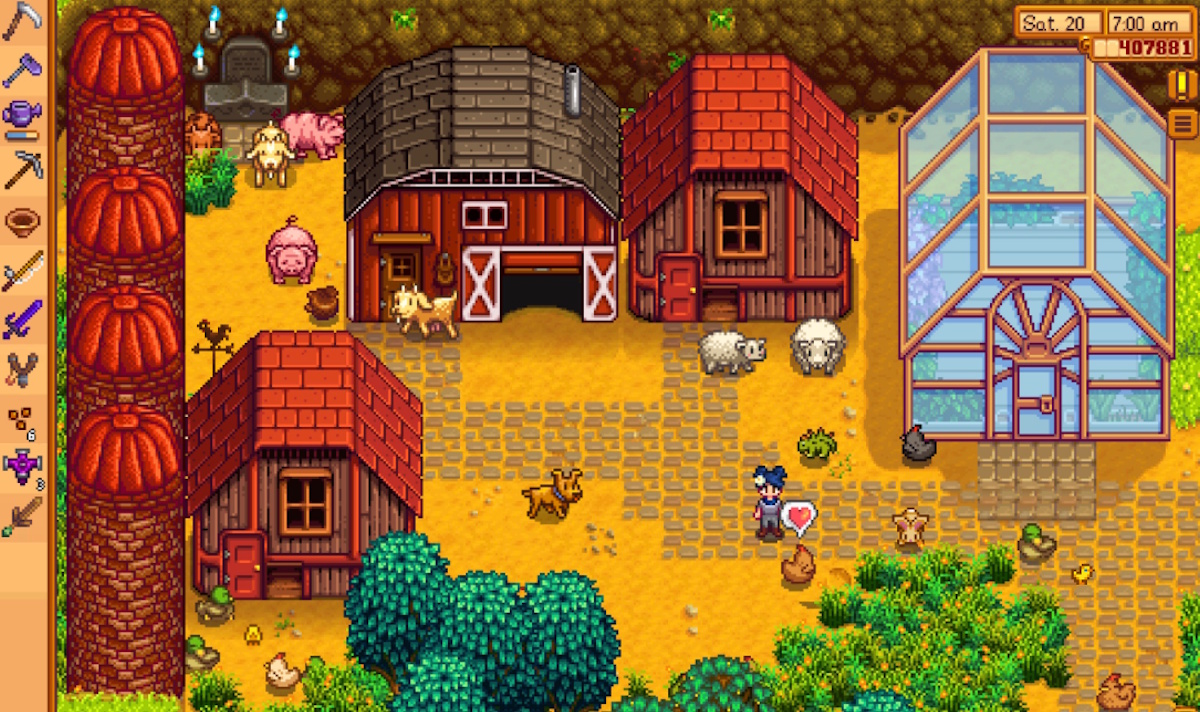This screenshot has height=712, width=1200.
Task: Equip the purple galaxy sword
Action: coord(22,320)
